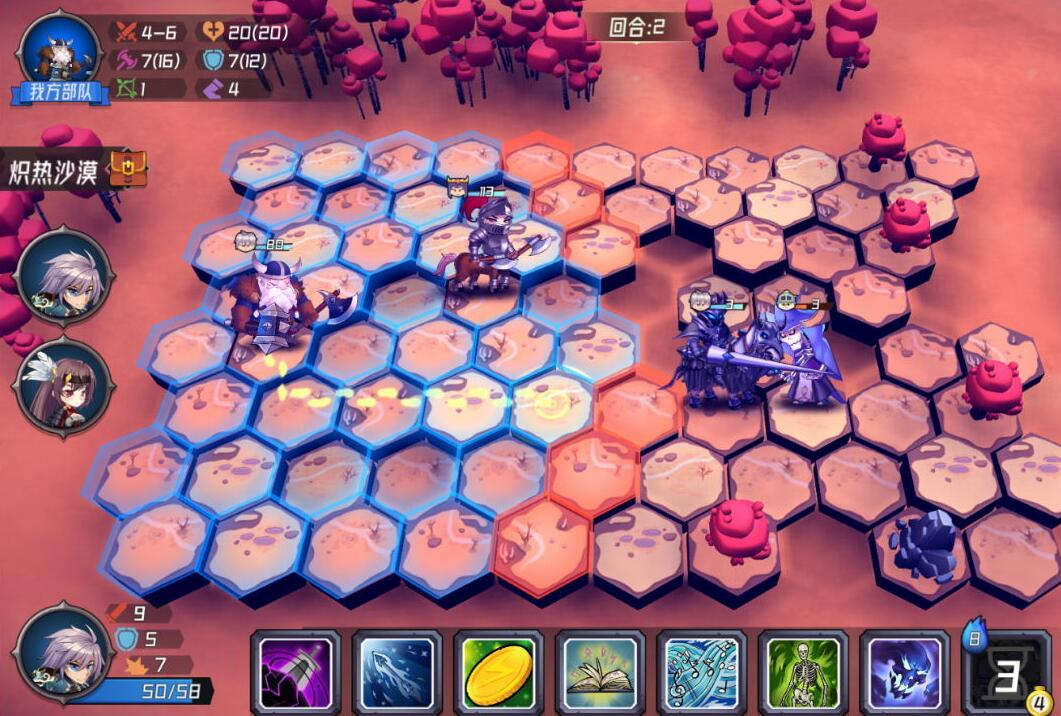
Task: Open the treasure chest beside 炽热沙漠
Action: point(128,169)
